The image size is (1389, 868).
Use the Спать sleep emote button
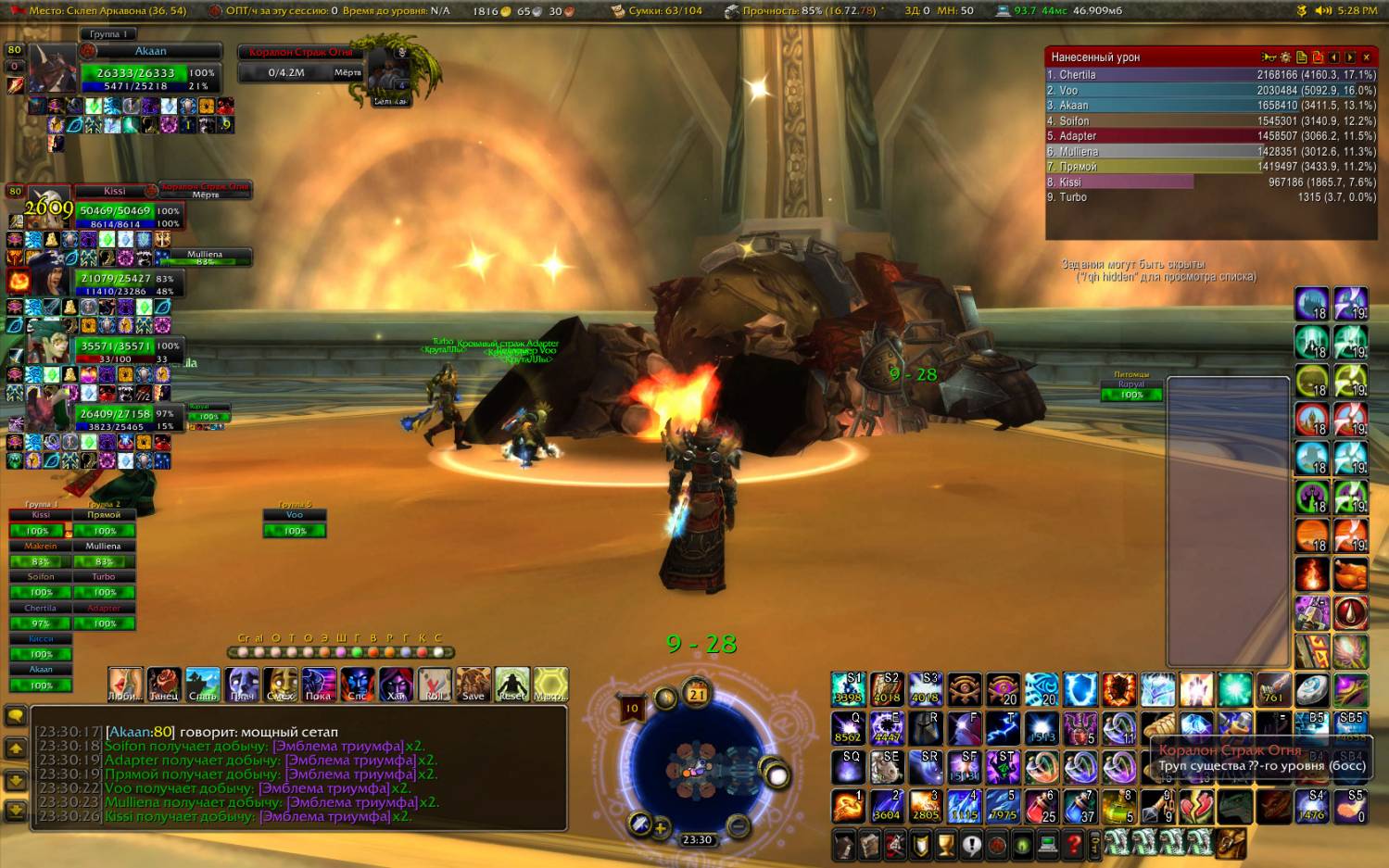tap(203, 684)
